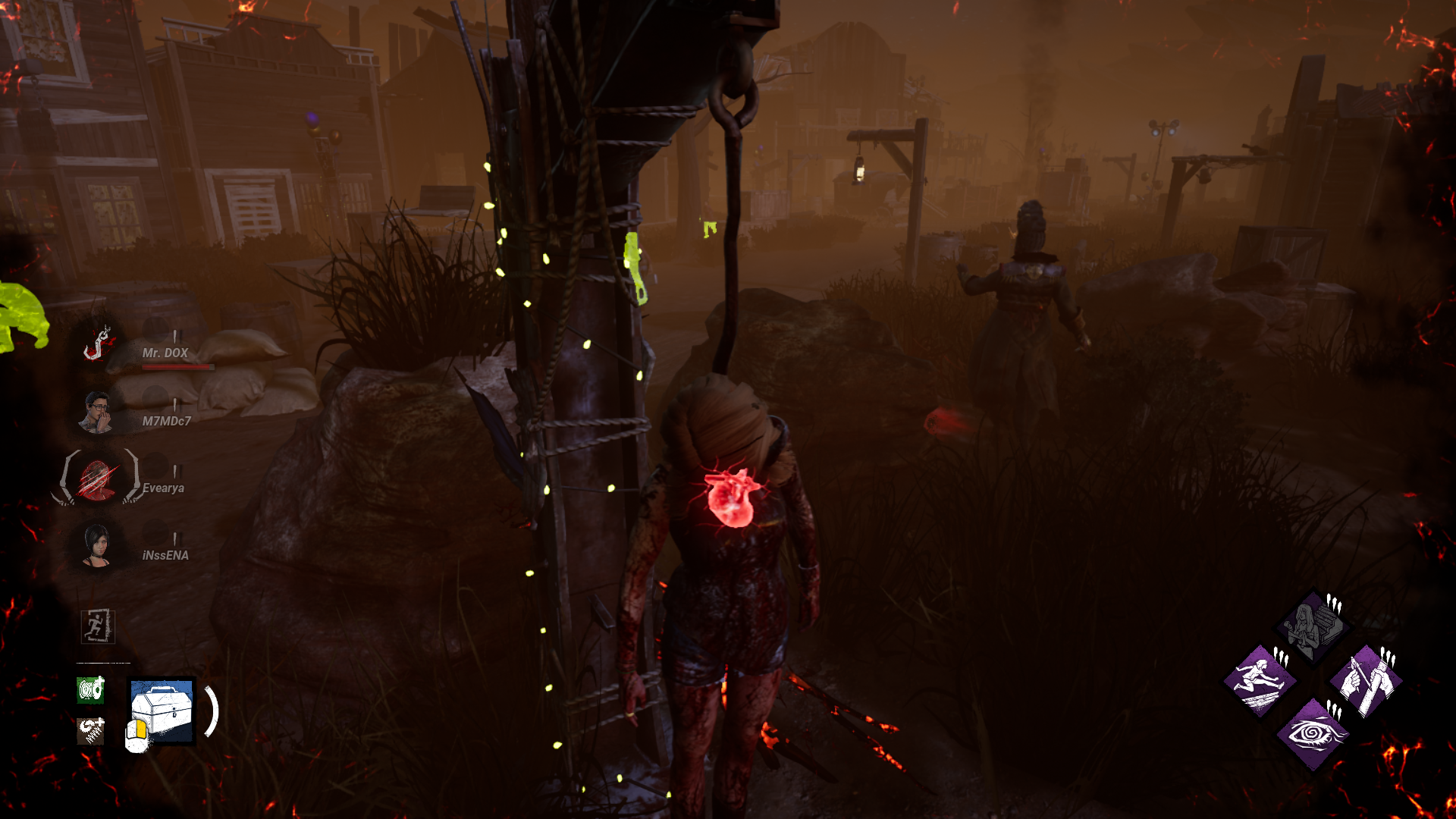Click the yellow charge icon on the toolbox
The image size is (1456, 819).
pos(141,730)
